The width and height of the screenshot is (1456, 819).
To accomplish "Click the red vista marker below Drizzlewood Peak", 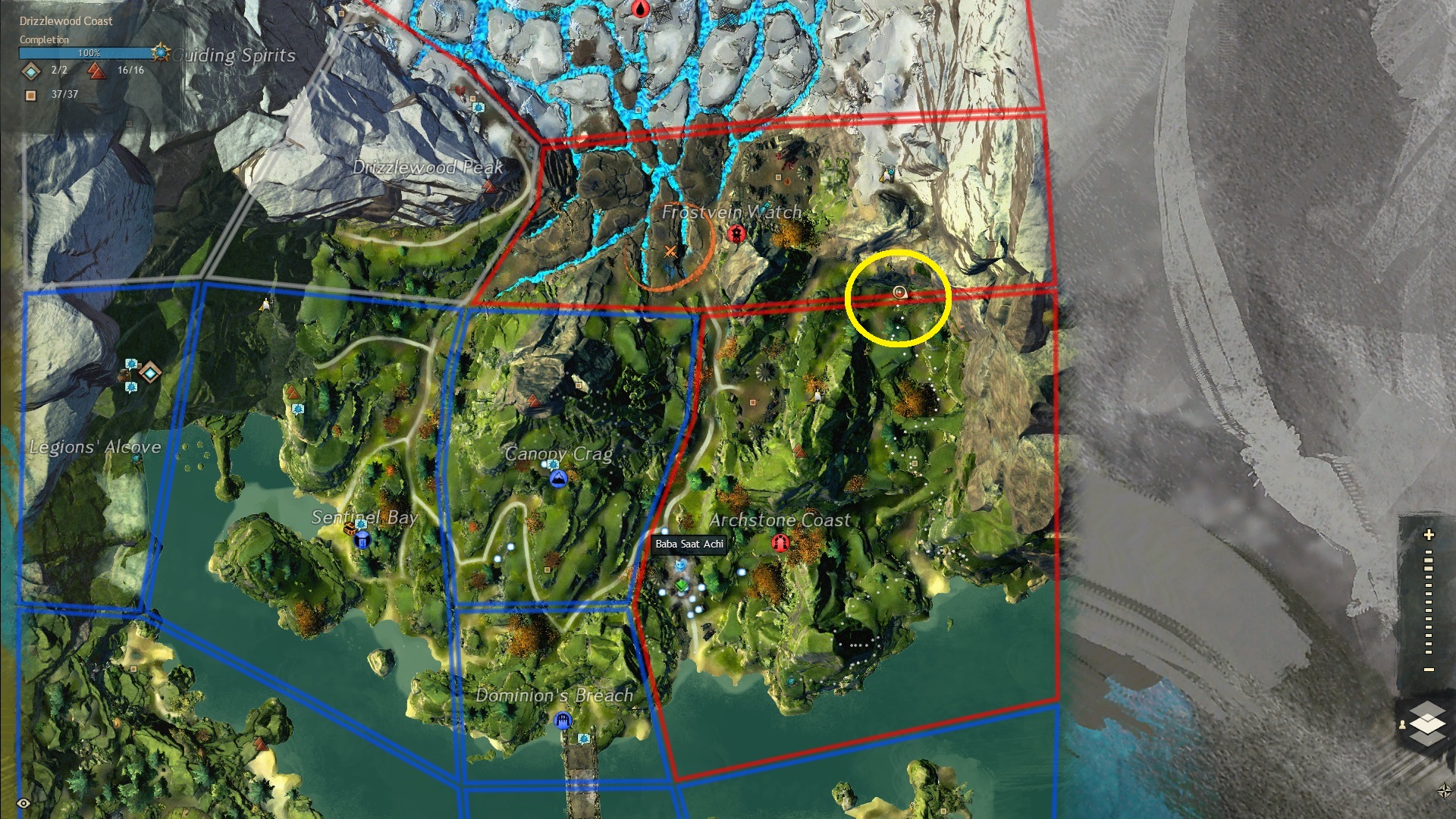I will [490, 185].
